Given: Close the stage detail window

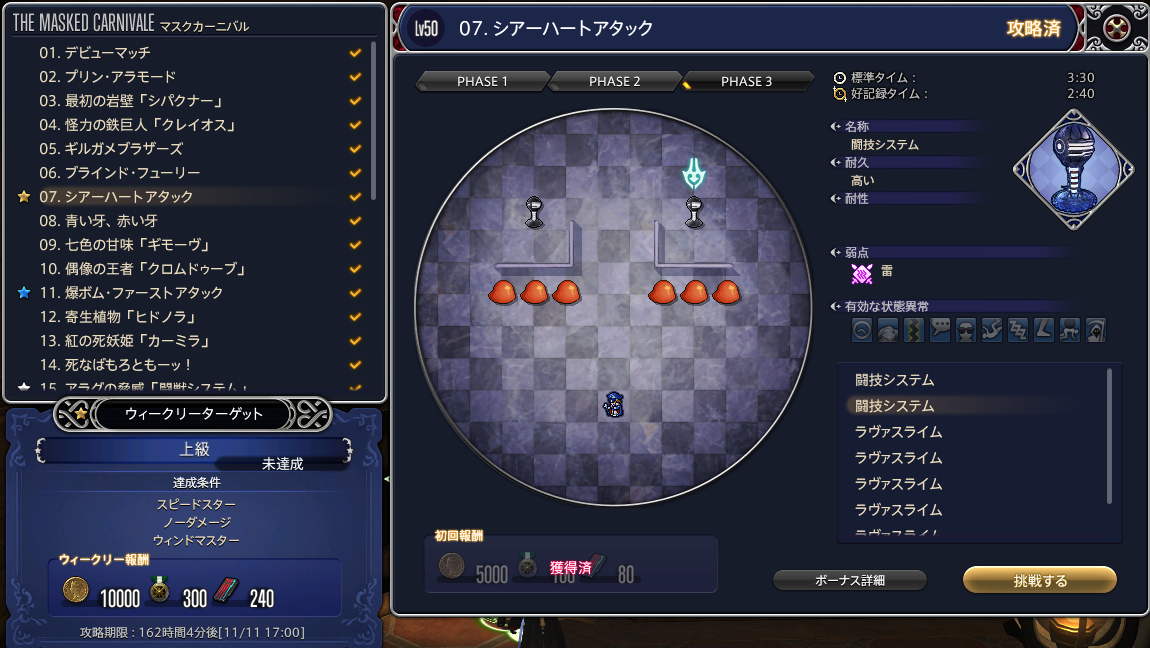Looking at the screenshot, I should point(1116,29).
